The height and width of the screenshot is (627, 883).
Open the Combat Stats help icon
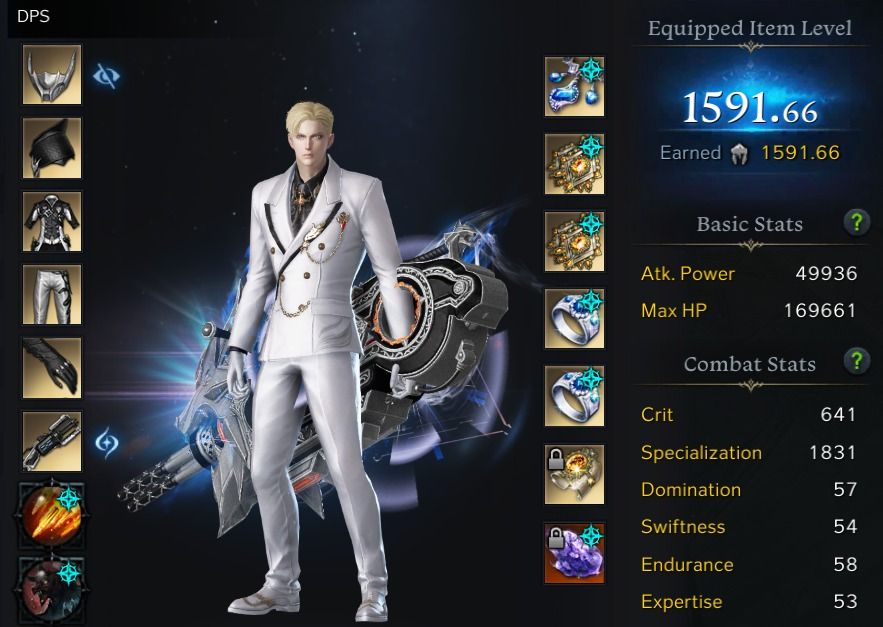point(856,361)
